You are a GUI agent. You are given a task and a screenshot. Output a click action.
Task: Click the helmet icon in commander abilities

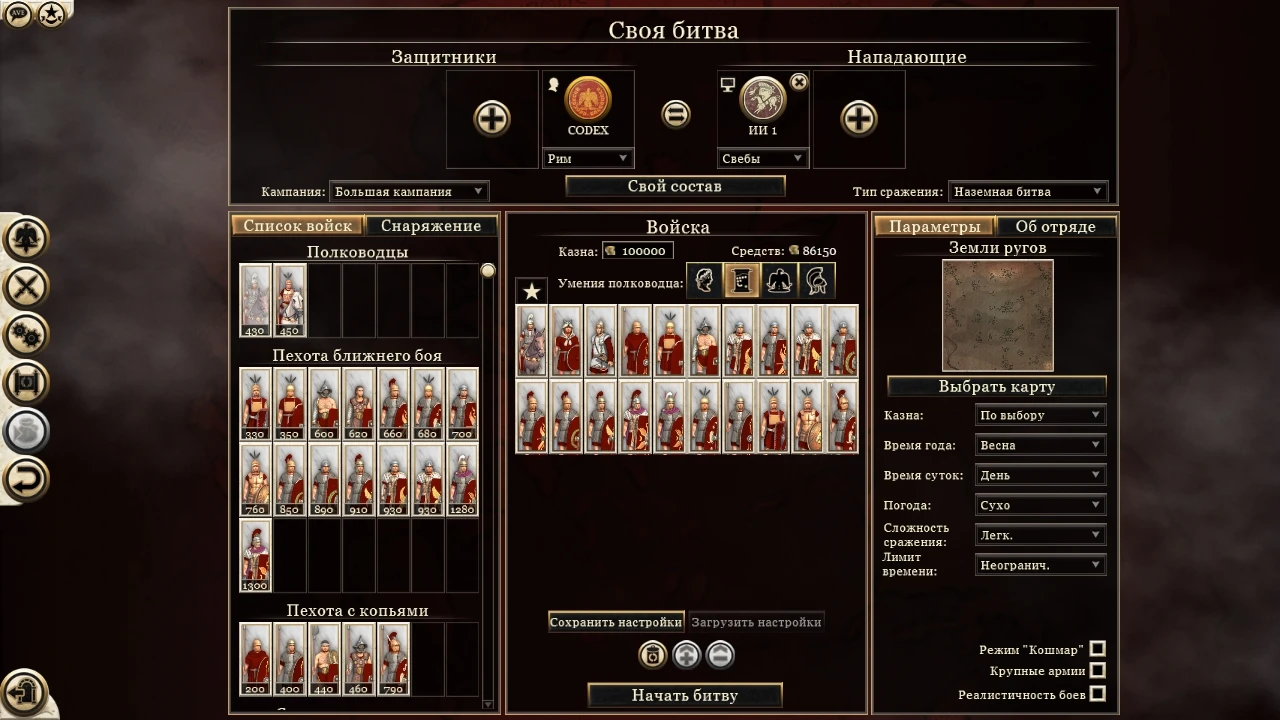817,281
